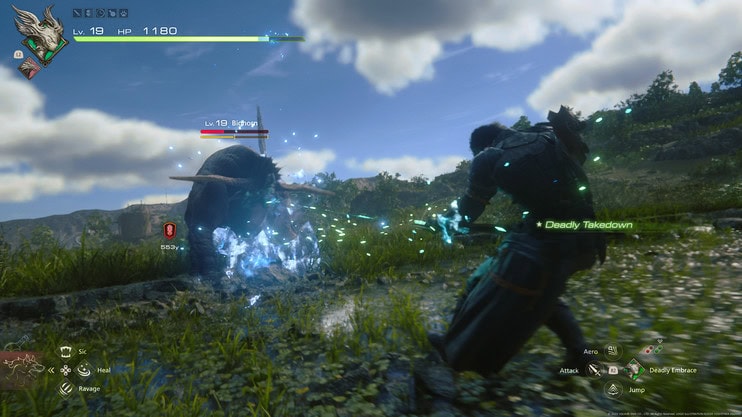The image size is (742, 417).
Task: Switch to the red secondary Eikon icon
Action: click(x=31, y=67)
